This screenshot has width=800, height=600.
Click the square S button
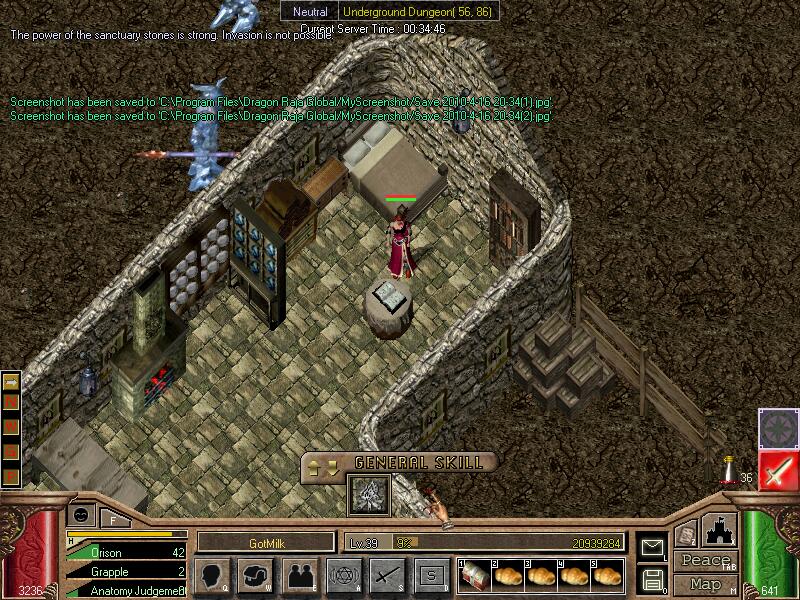[x=430, y=576]
